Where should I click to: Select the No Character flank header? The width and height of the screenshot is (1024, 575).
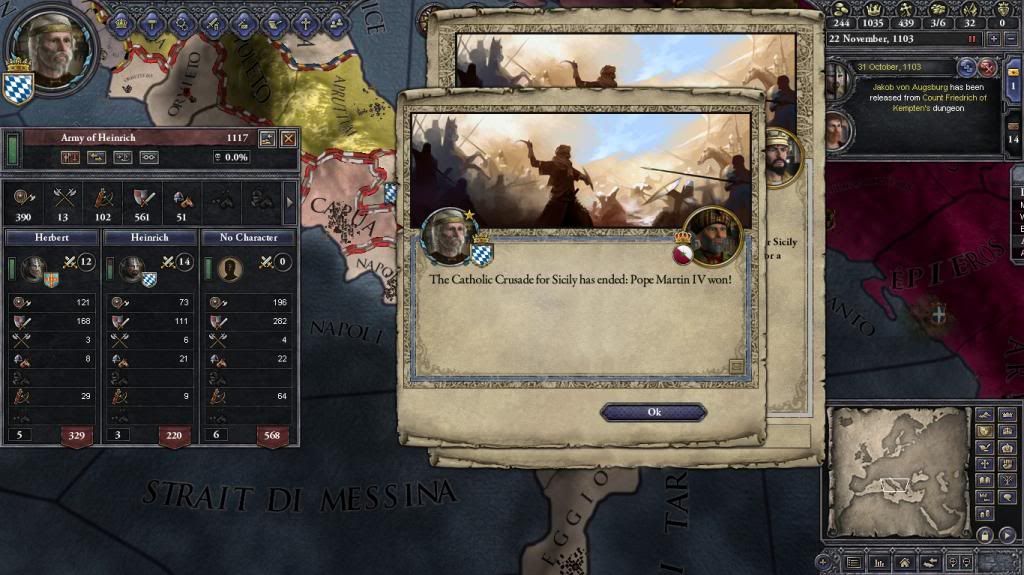pos(247,238)
